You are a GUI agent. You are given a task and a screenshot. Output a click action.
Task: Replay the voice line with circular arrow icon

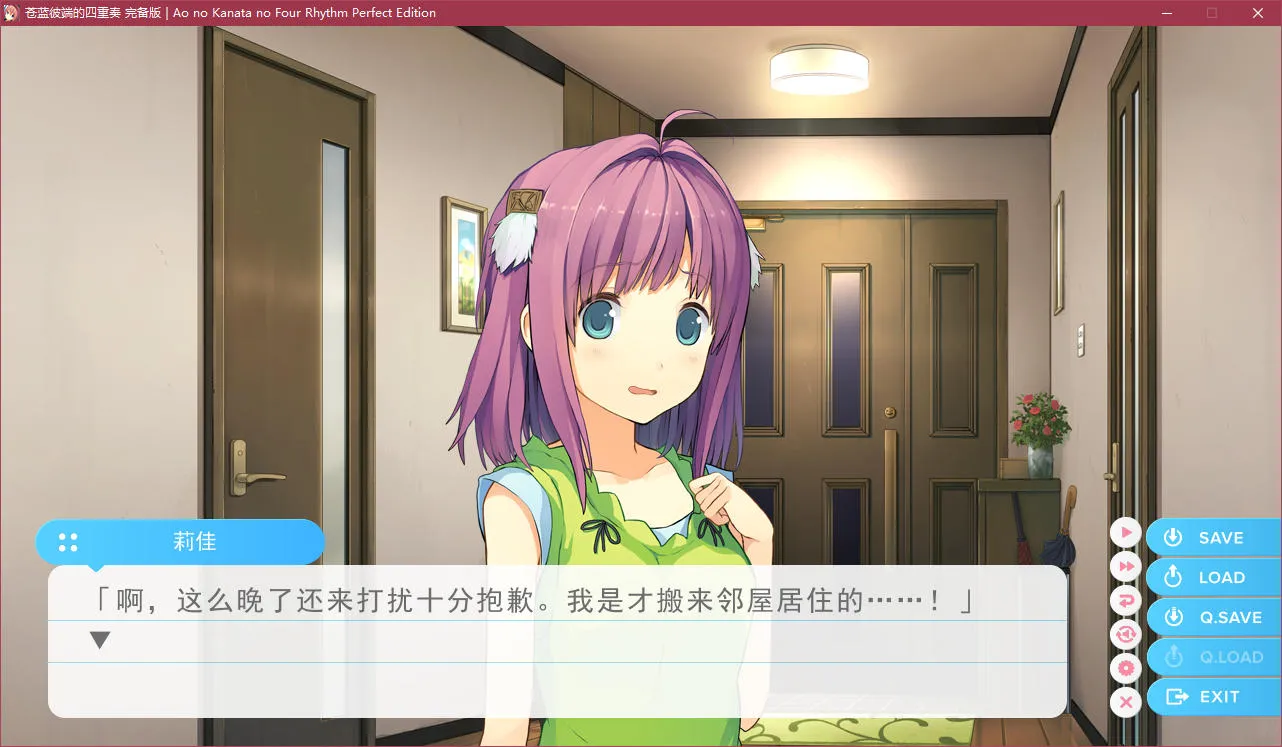(x=1125, y=635)
